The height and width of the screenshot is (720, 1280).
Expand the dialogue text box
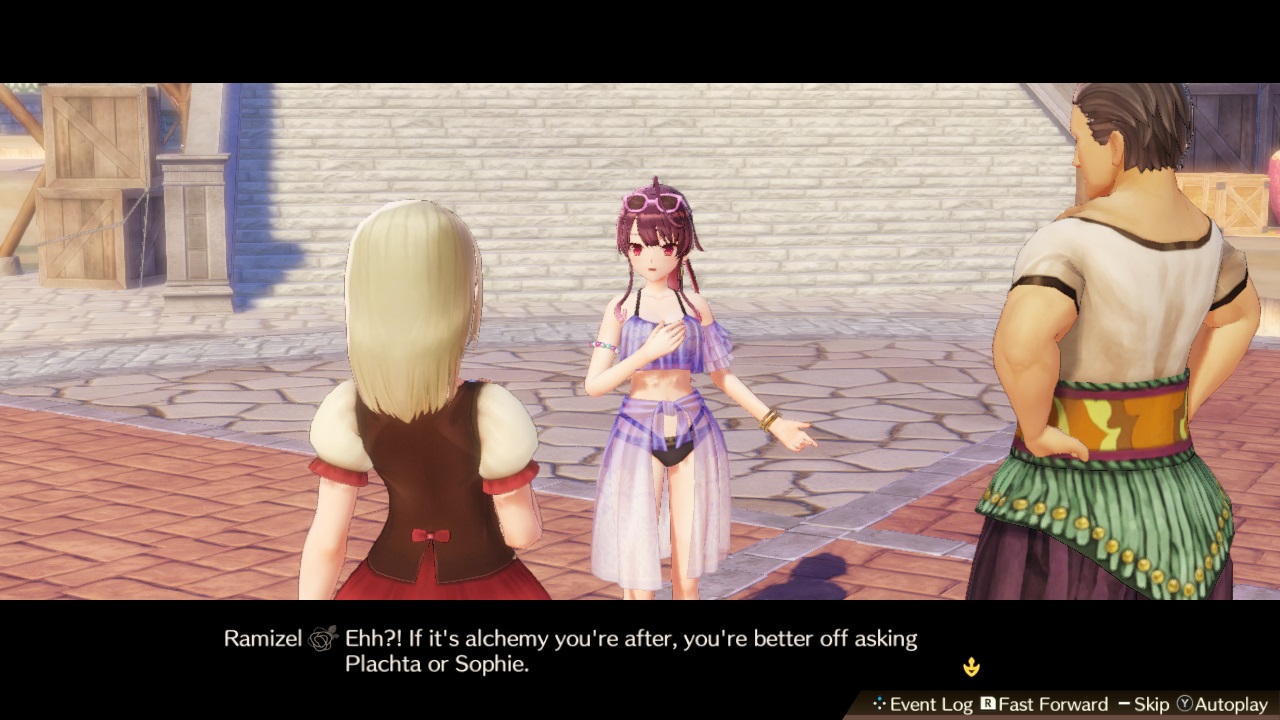tap(640, 650)
